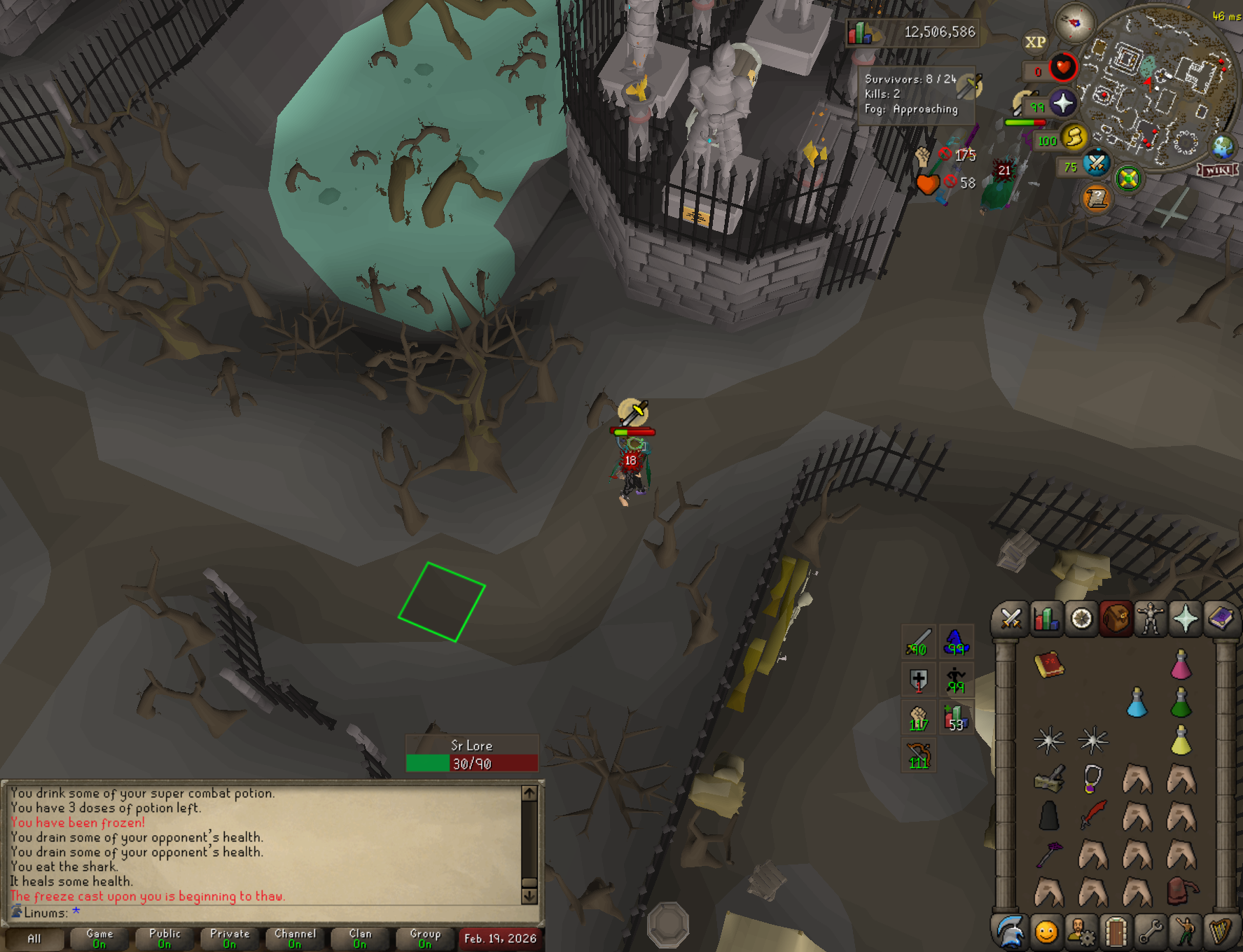1243x952 pixels.
Task: Open the Magic spellbook tab
Action: point(1220,619)
